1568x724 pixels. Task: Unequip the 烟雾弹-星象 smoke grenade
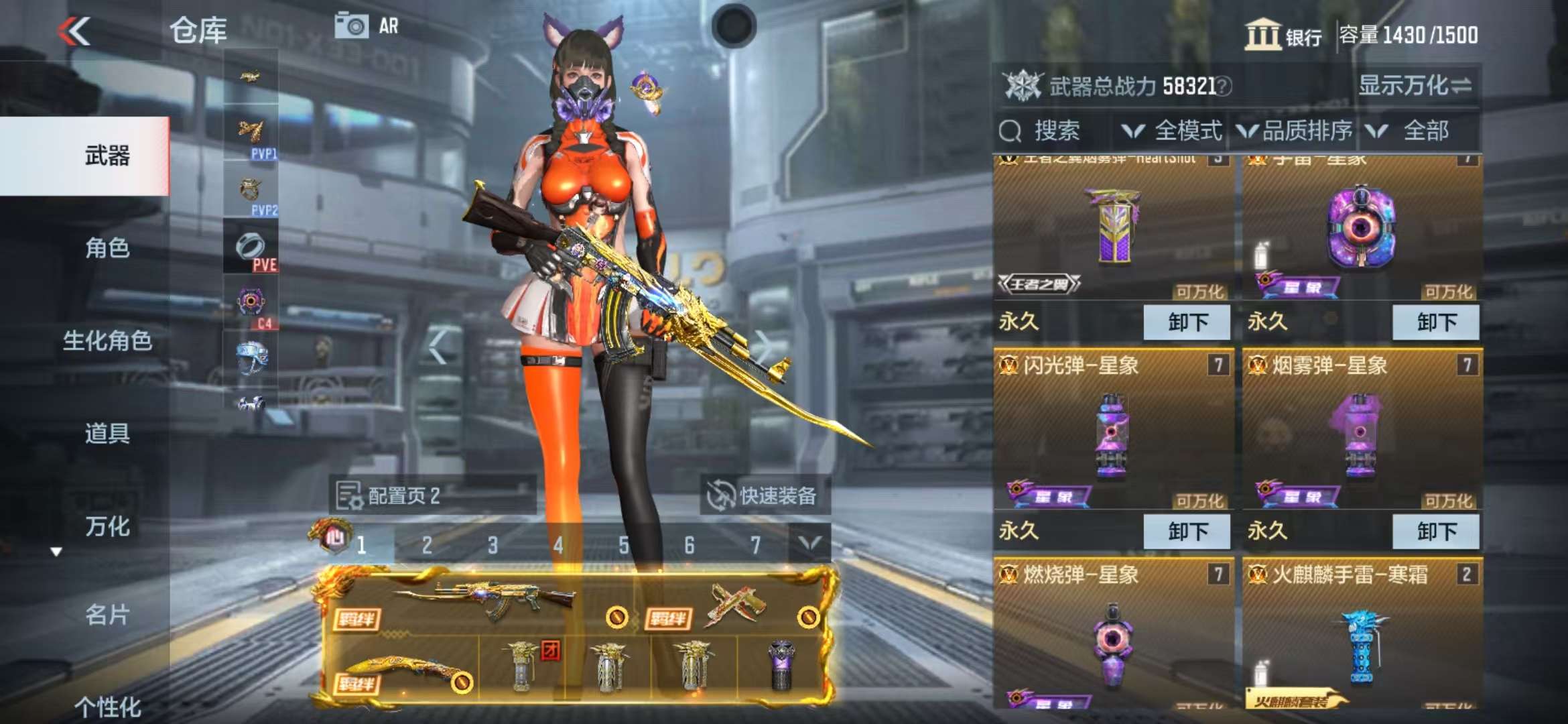click(1435, 532)
